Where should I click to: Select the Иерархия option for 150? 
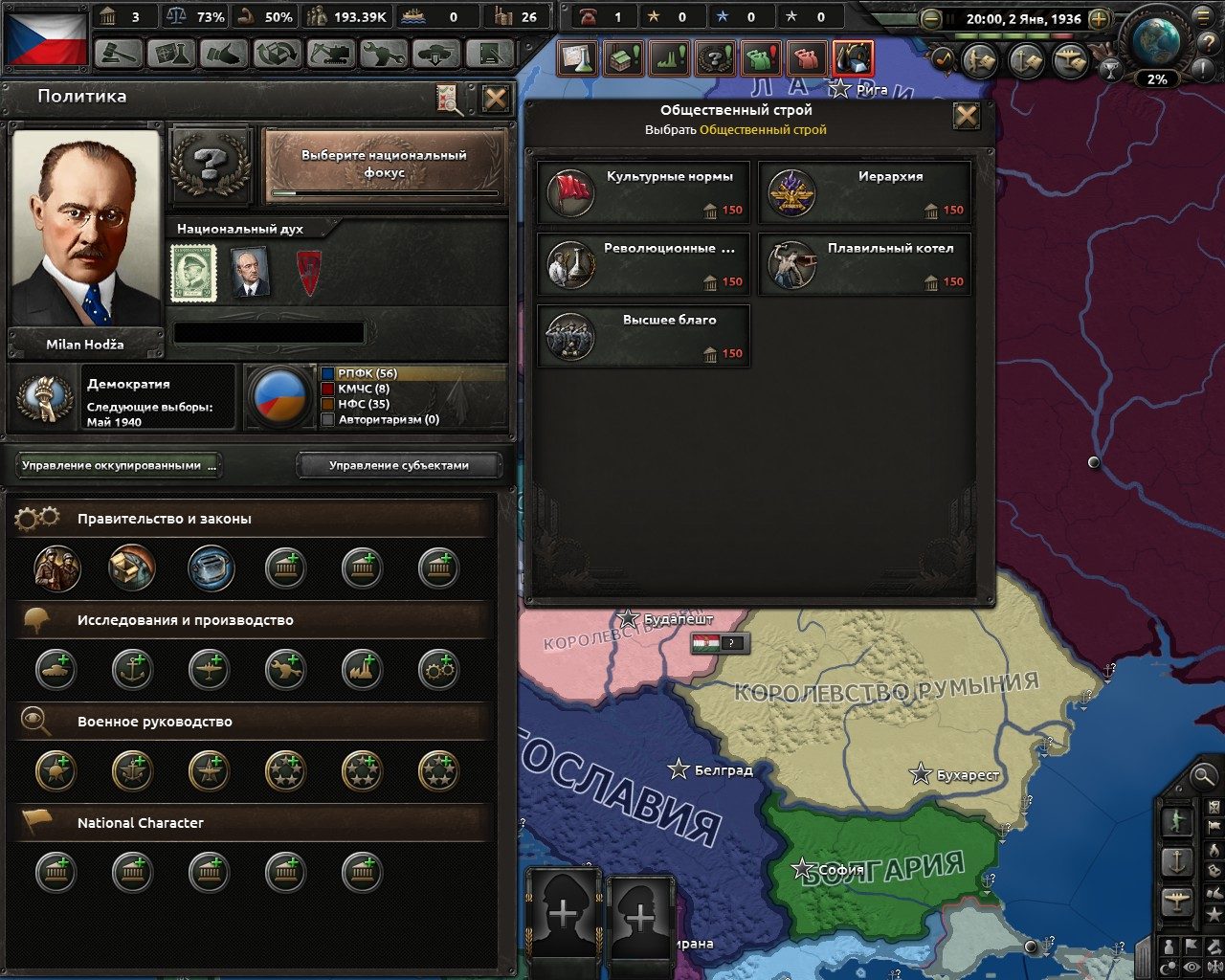tap(864, 191)
